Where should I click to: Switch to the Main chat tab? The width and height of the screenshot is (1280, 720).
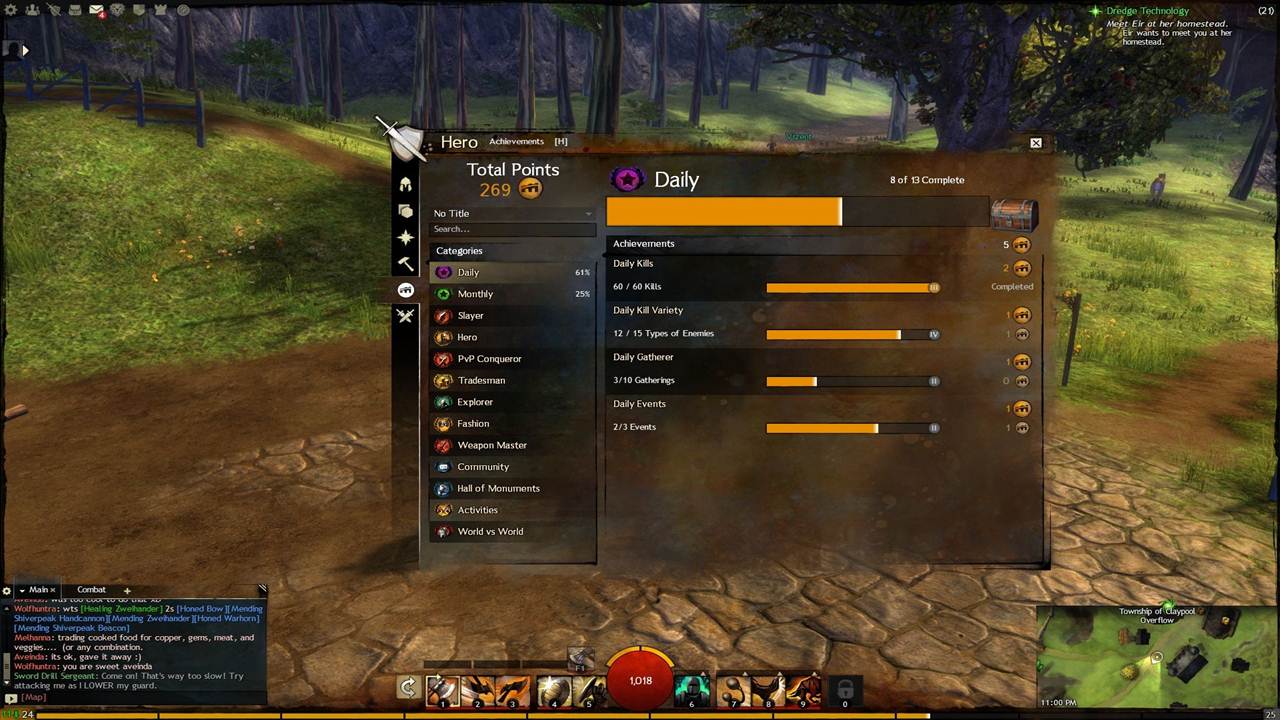click(38, 590)
